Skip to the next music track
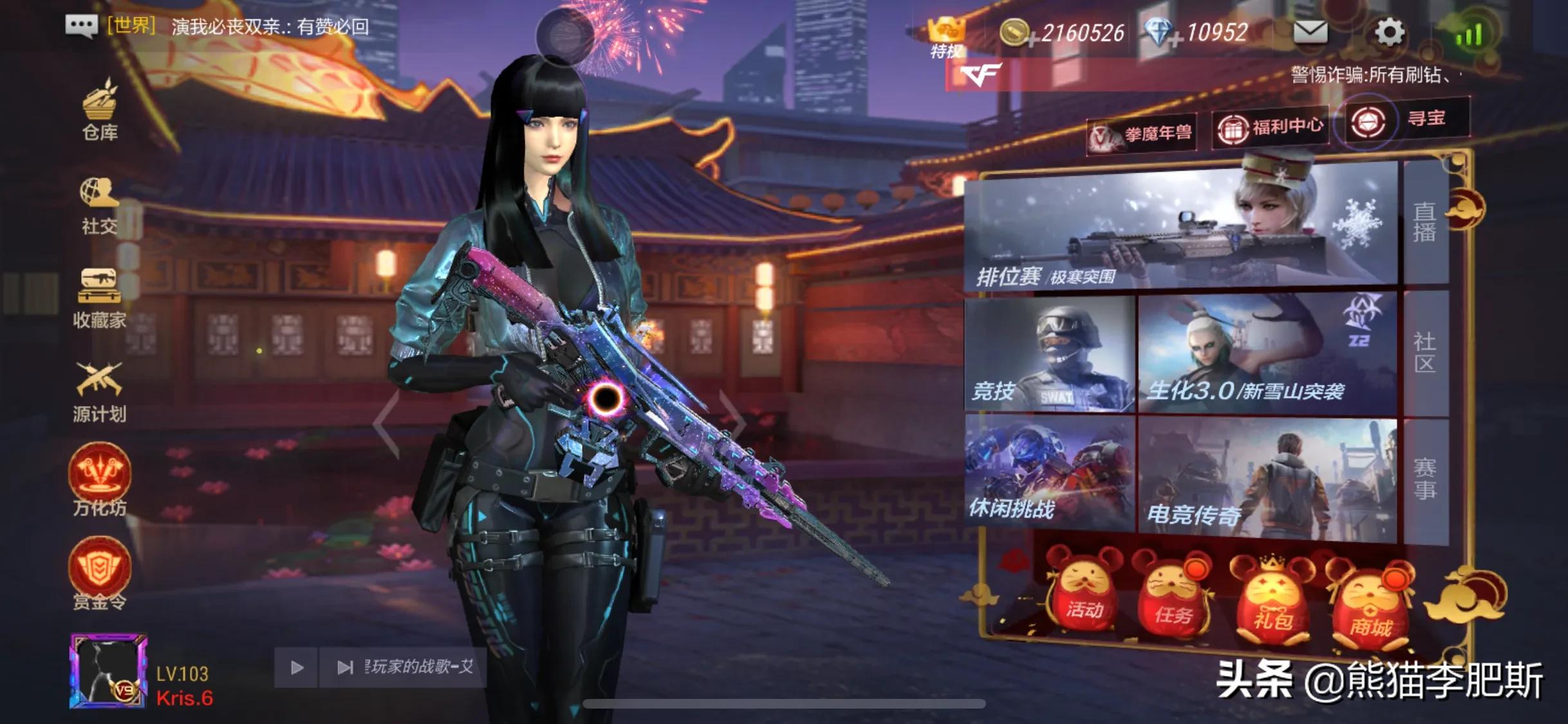This screenshot has height=724, width=1568. [345, 668]
